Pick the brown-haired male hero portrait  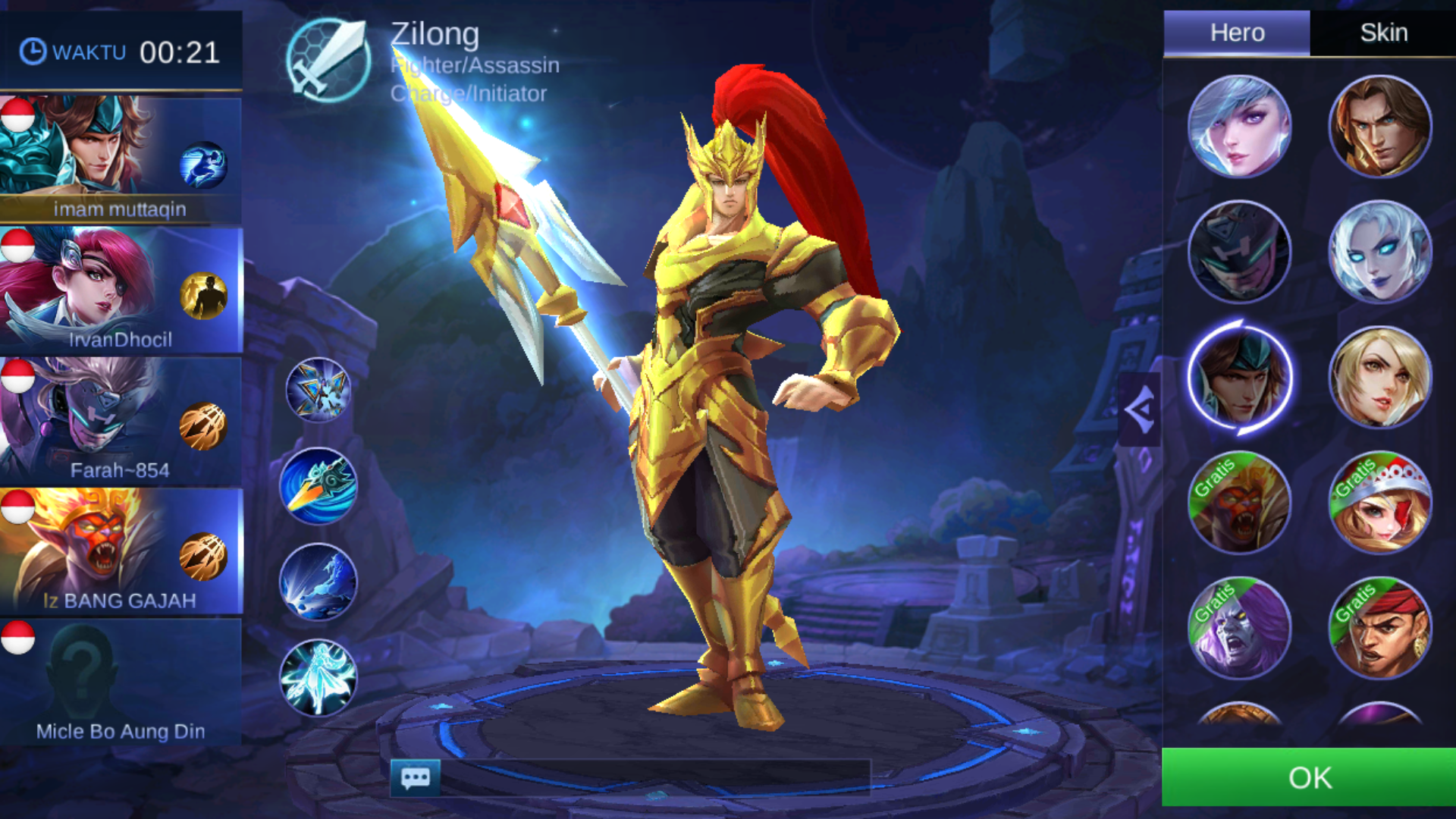(1379, 127)
